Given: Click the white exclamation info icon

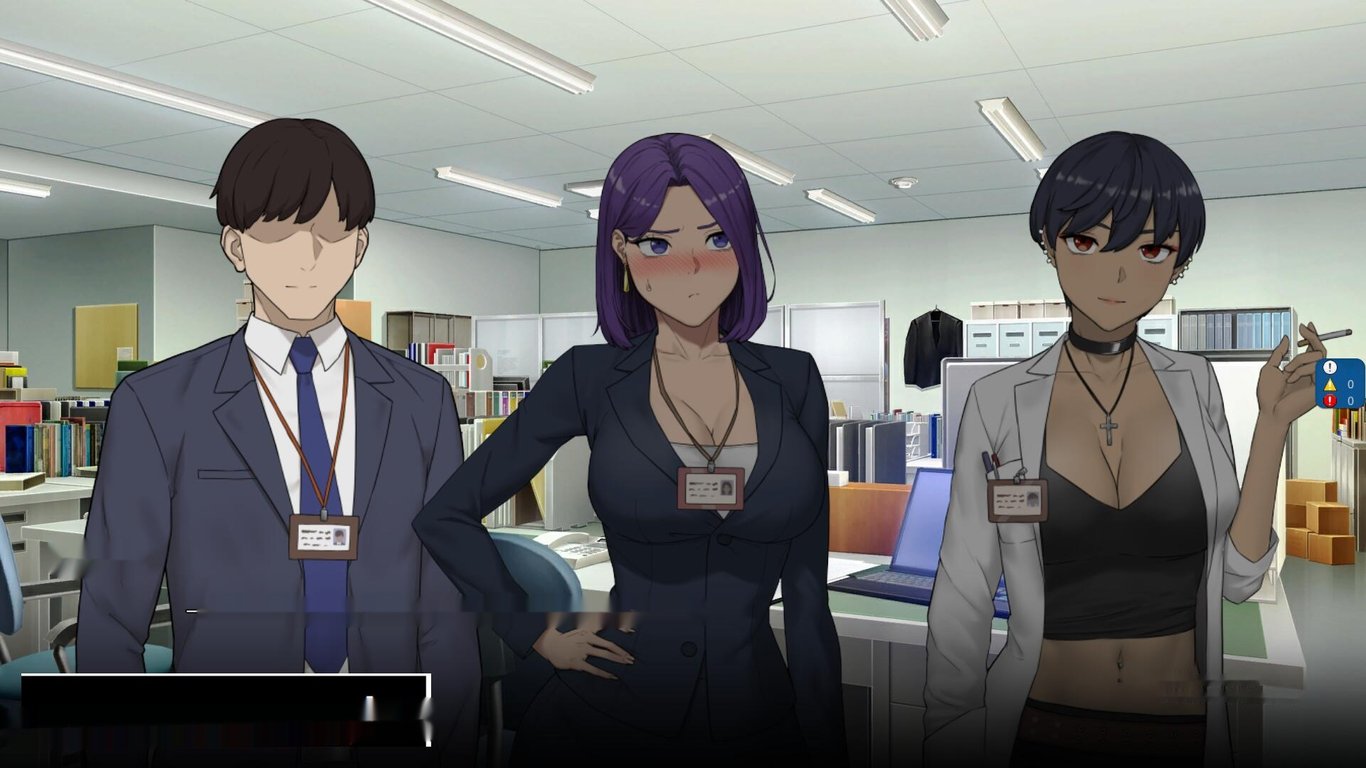Looking at the screenshot, I should 1330,367.
